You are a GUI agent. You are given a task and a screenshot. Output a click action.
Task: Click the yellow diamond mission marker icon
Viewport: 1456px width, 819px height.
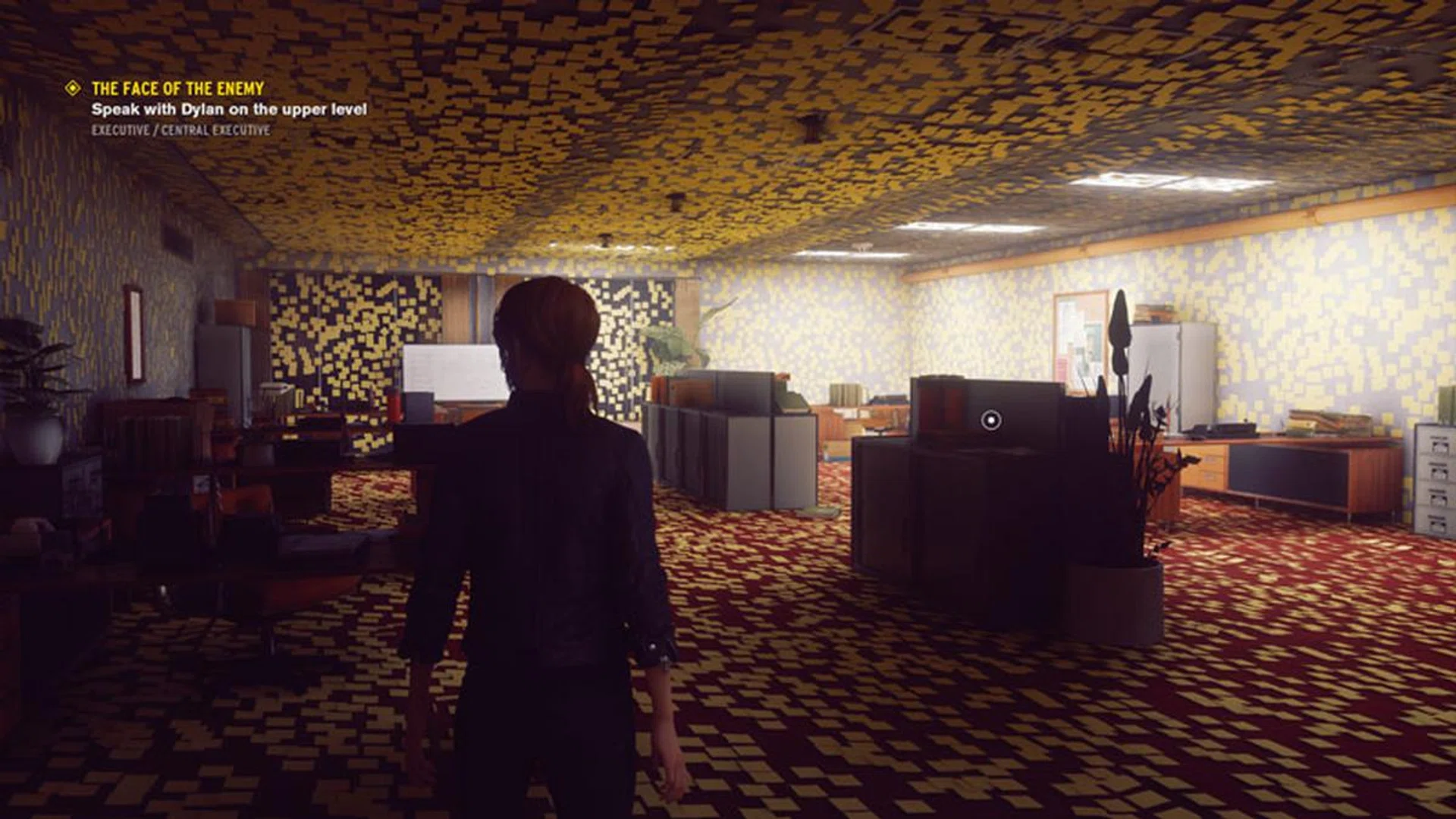[73, 89]
